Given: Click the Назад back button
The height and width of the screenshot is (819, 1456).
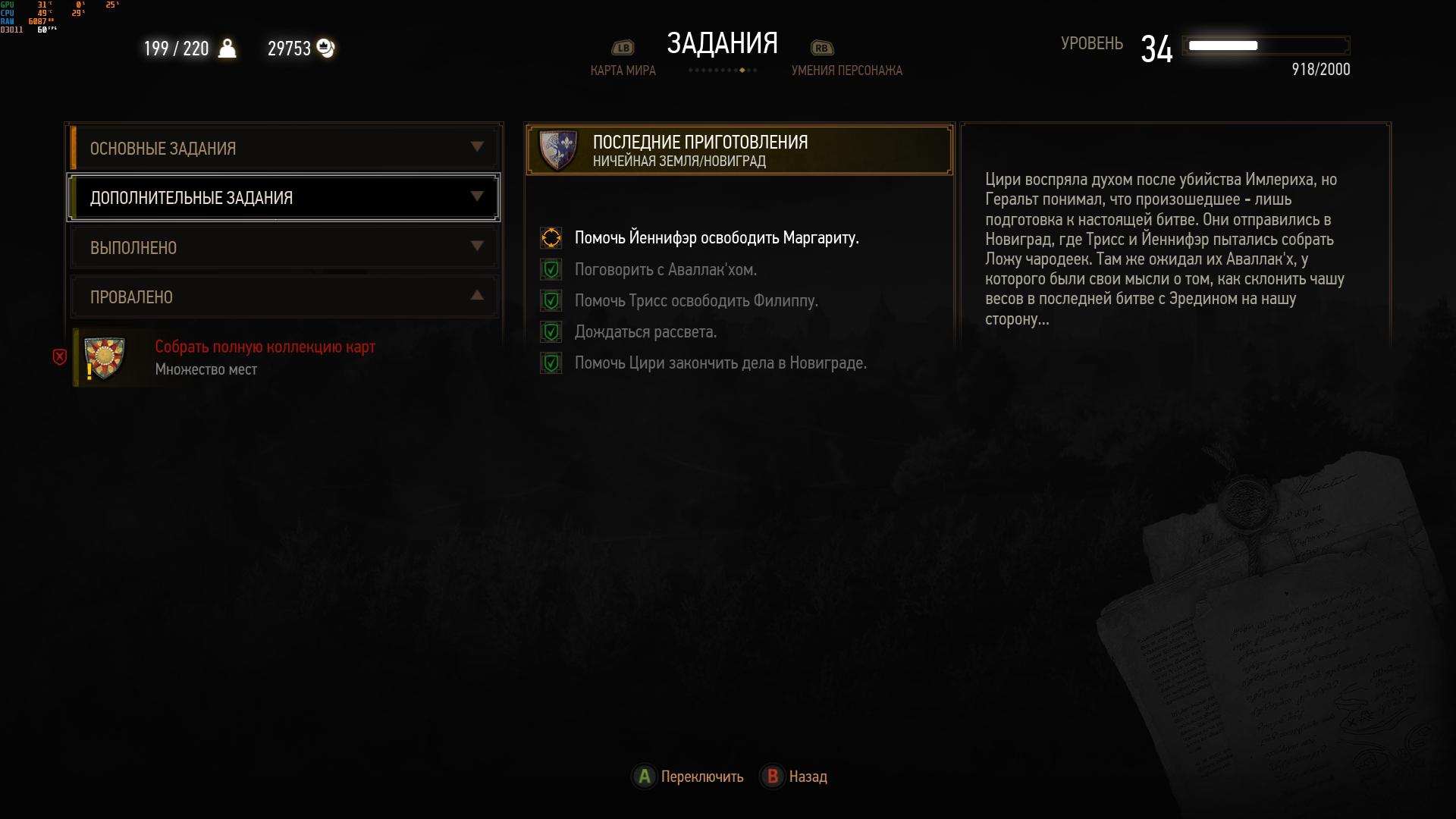Looking at the screenshot, I should tap(795, 777).
